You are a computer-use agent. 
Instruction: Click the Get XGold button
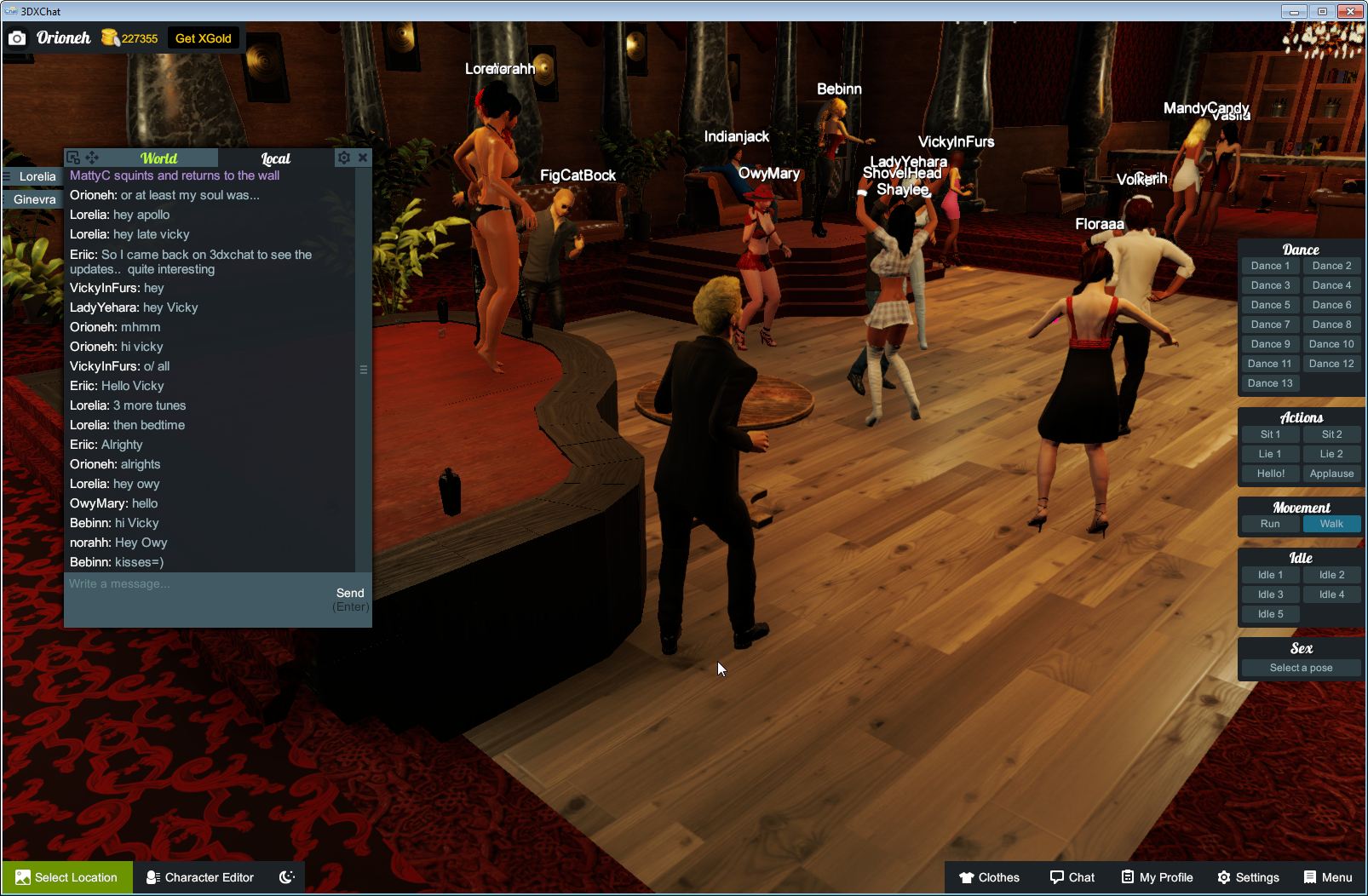(x=204, y=37)
